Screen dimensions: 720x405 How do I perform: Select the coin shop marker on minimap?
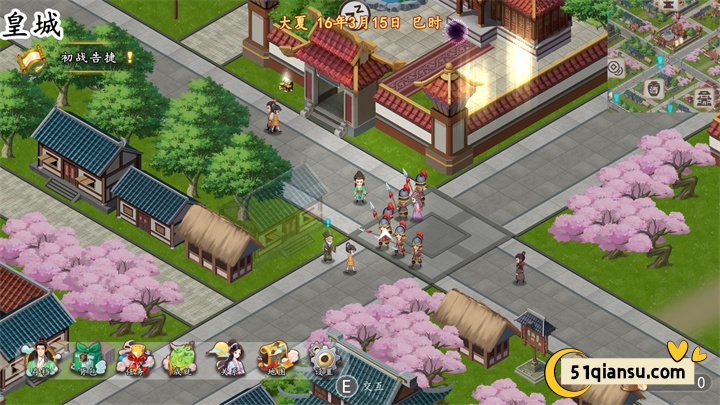pos(615,67)
